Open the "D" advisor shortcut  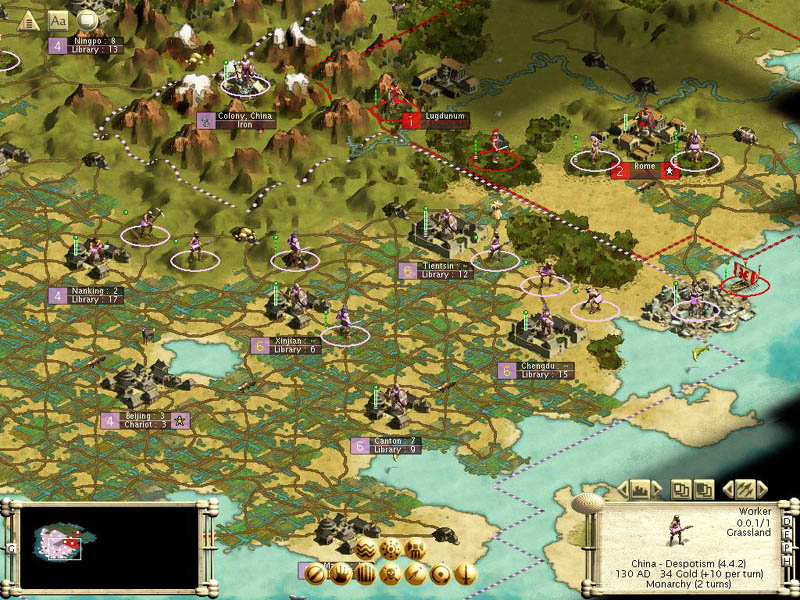coord(787,522)
